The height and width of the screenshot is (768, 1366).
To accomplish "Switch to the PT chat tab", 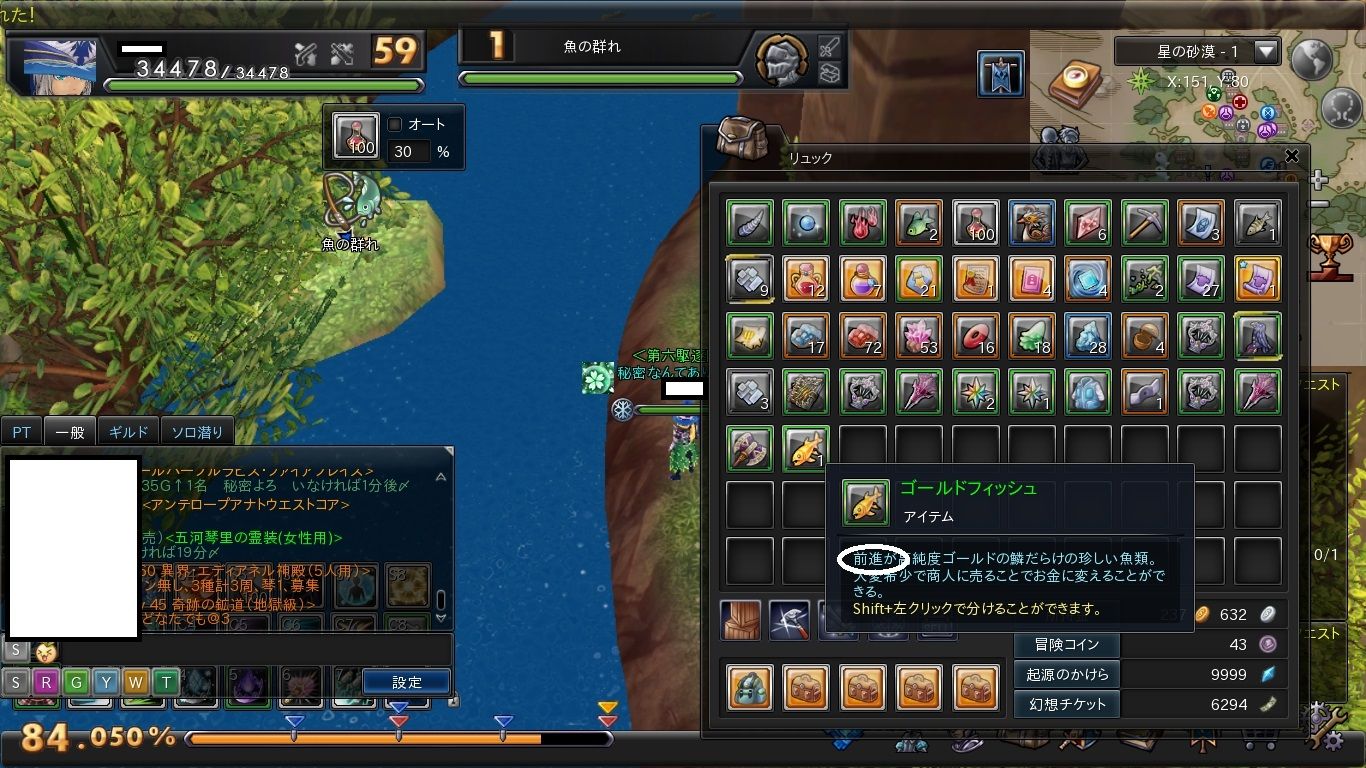I will [21, 432].
